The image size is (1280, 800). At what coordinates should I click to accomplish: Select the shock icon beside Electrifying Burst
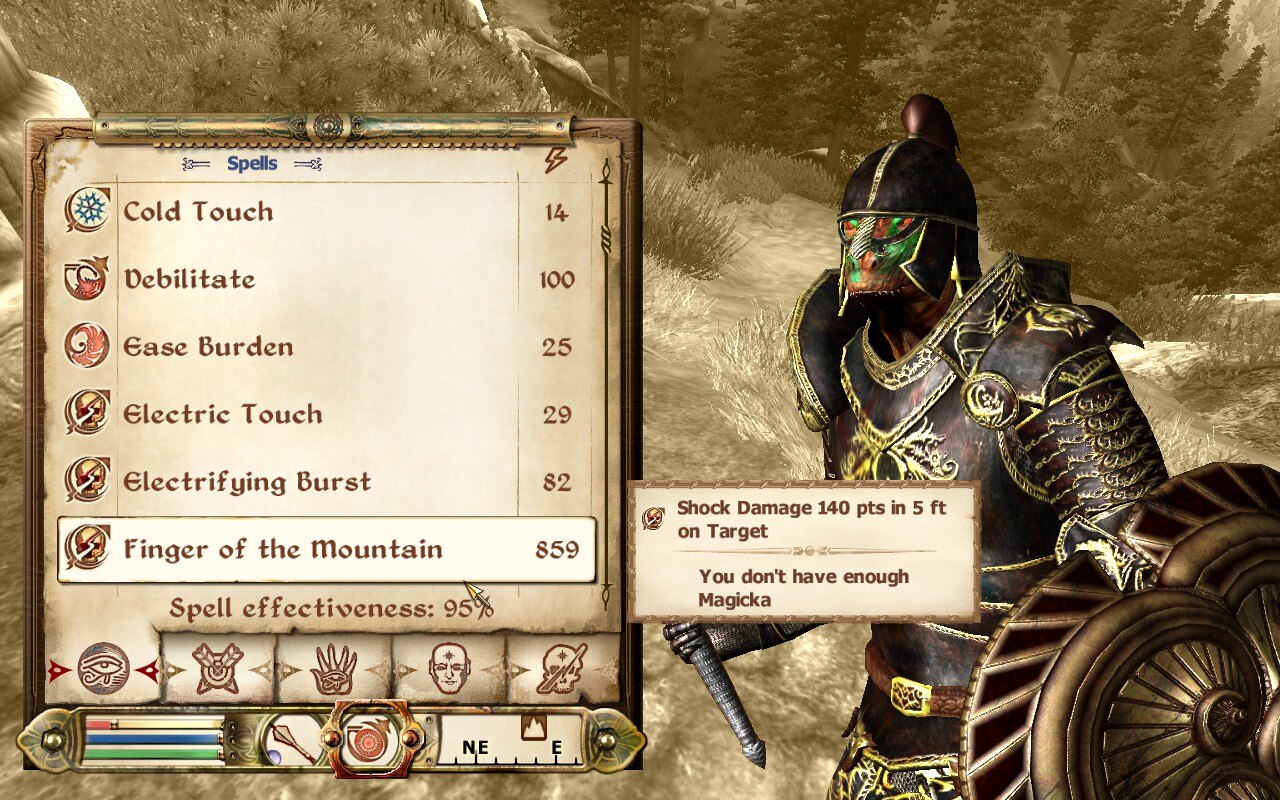click(87, 481)
